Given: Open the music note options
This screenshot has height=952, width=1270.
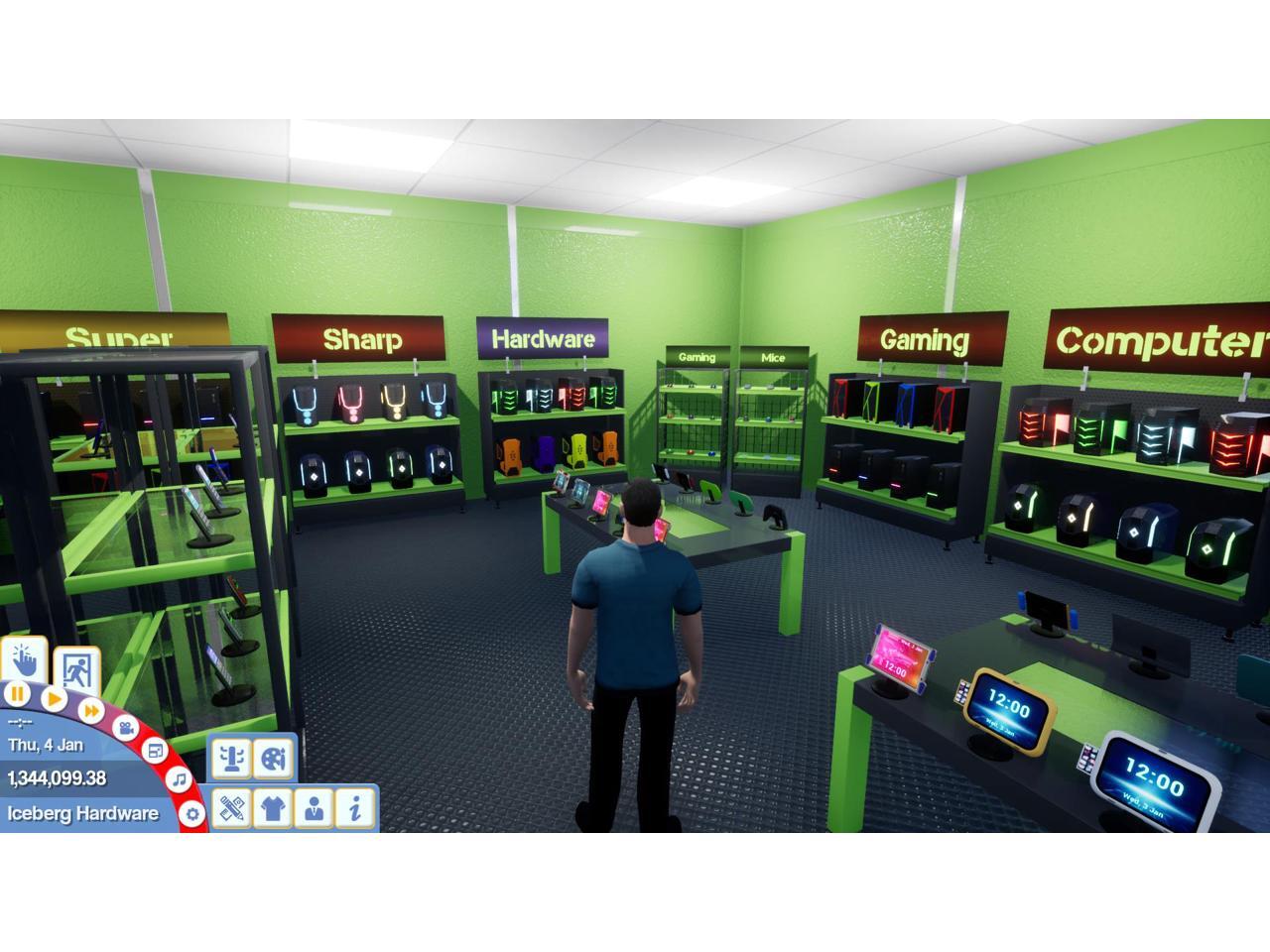Looking at the screenshot, I should point(179,779).
